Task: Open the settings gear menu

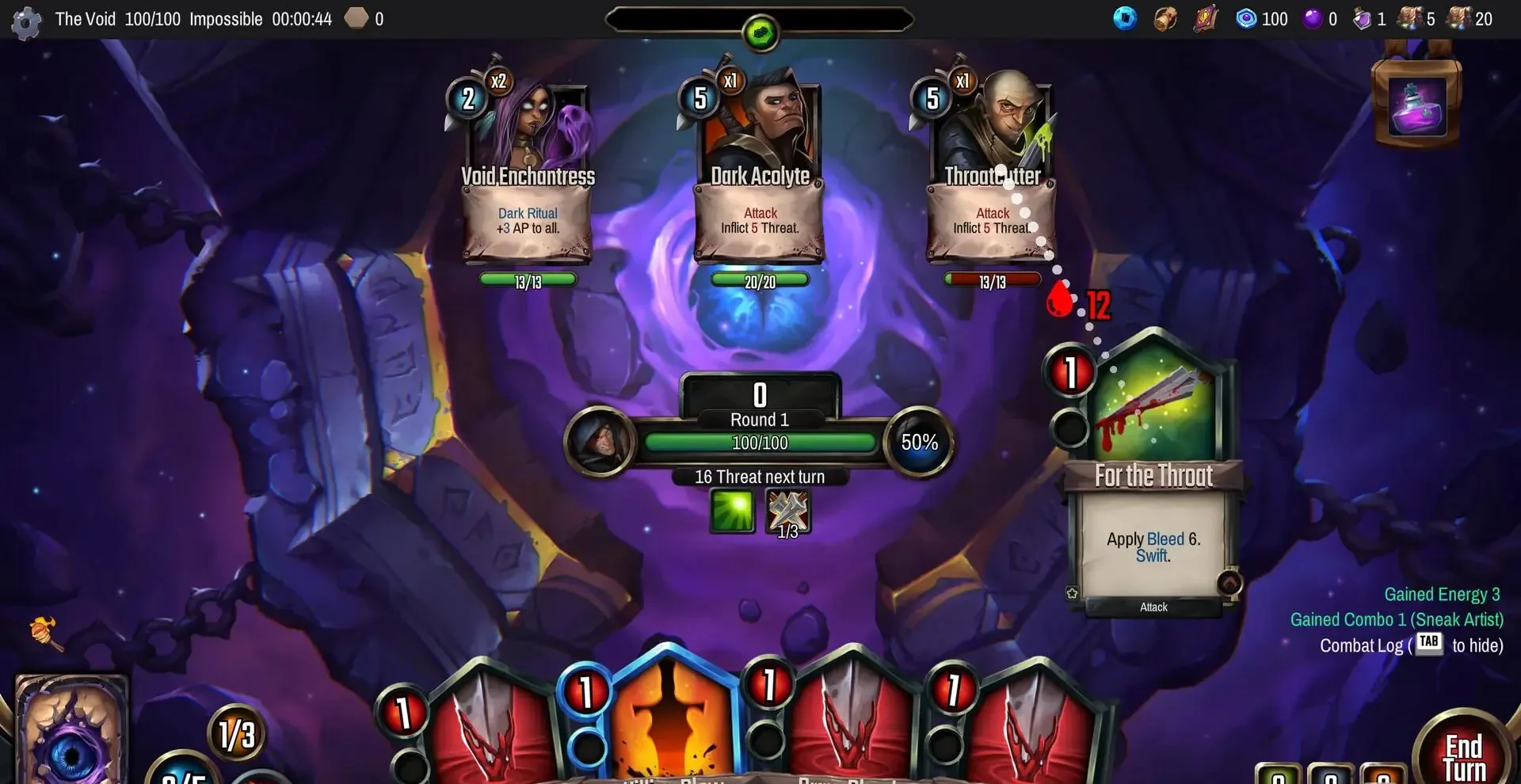Action: click(26, 22)
